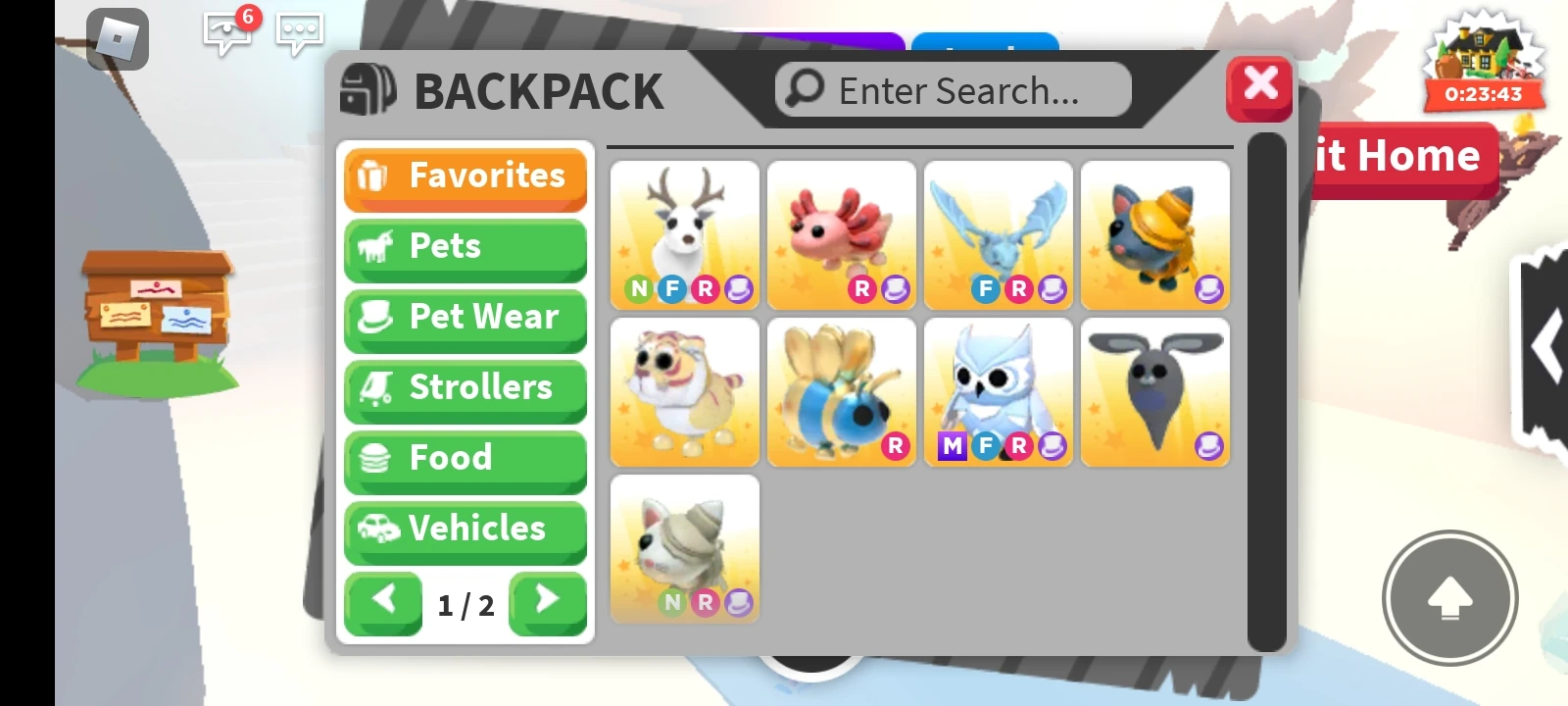Click the quick chat bubble icon
Screen dimensions: 1568x706
[299, 32]
